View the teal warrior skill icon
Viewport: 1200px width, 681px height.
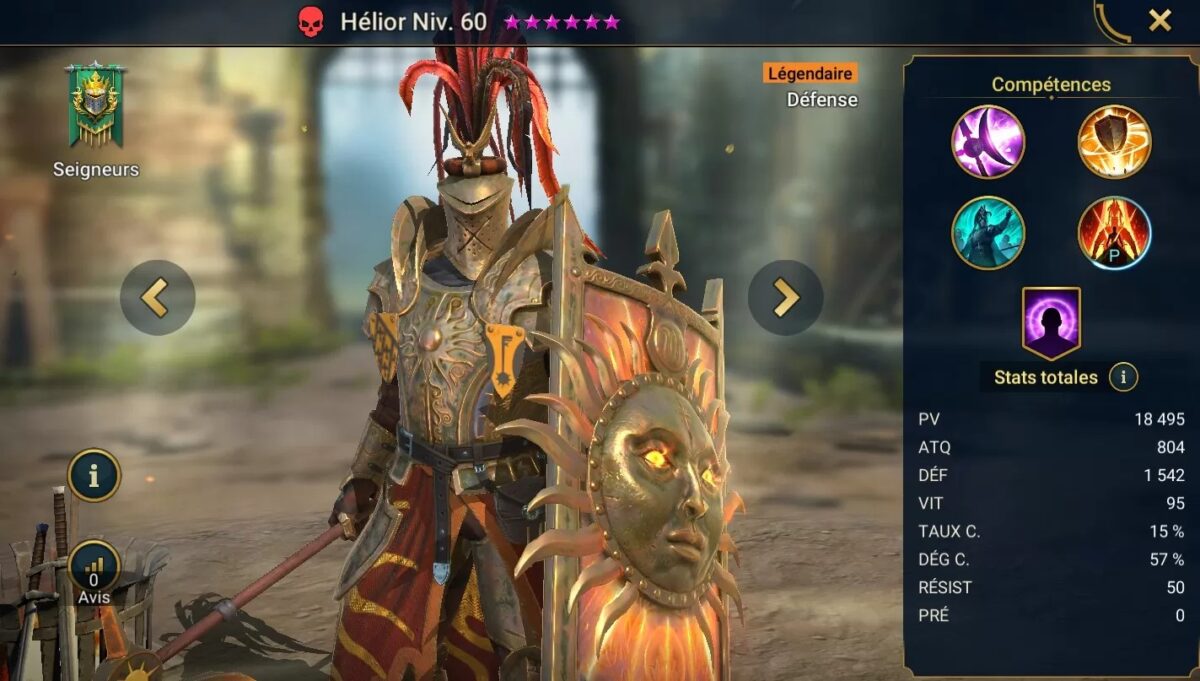coord(988,233)
